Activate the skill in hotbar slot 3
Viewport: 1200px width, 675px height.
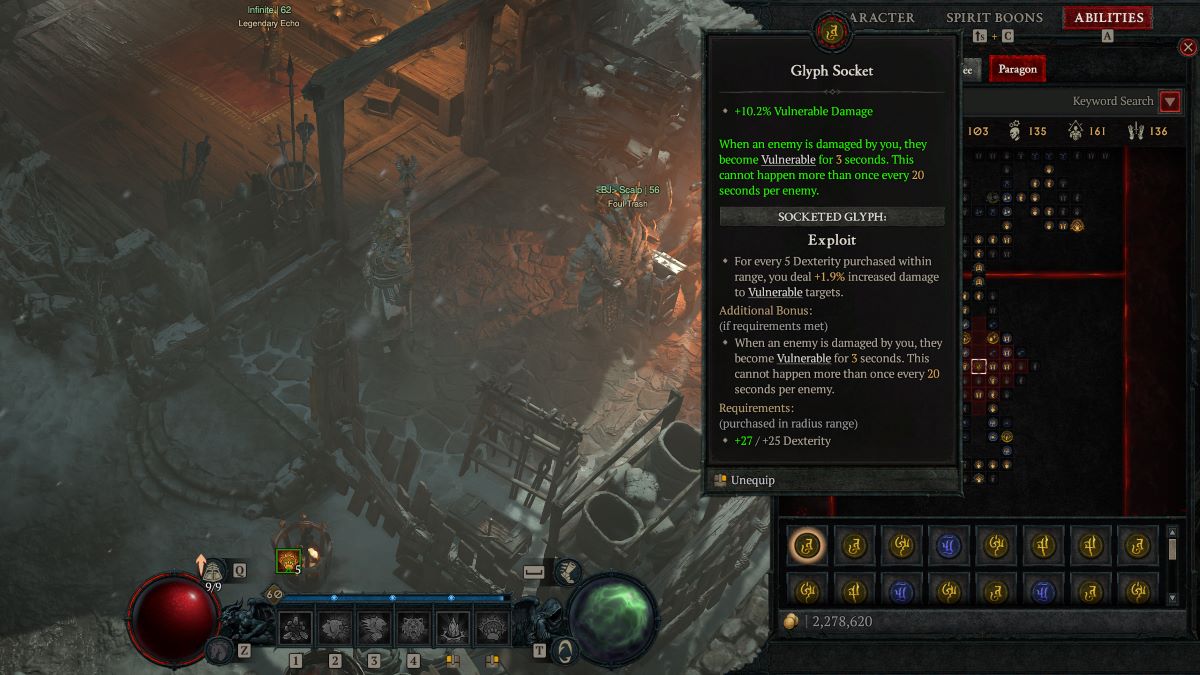click(x=374, y=629)
